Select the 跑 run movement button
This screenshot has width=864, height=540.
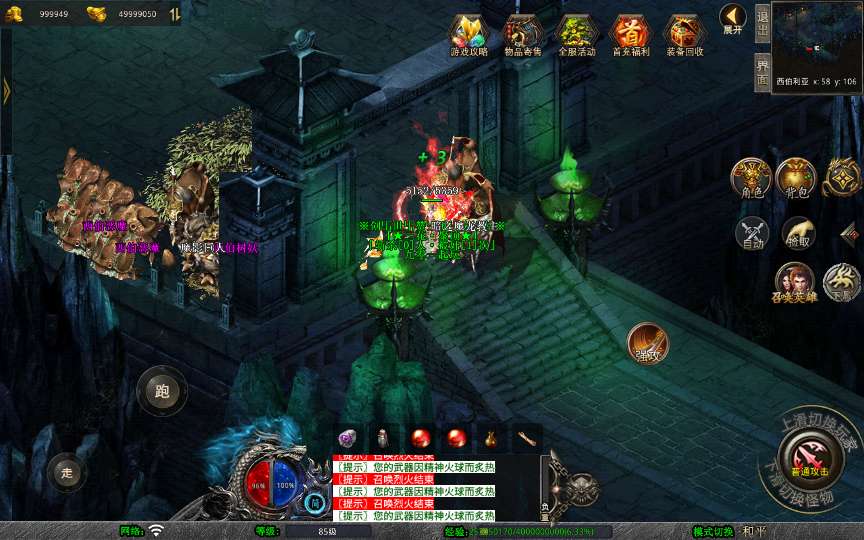tap(162, 390)
